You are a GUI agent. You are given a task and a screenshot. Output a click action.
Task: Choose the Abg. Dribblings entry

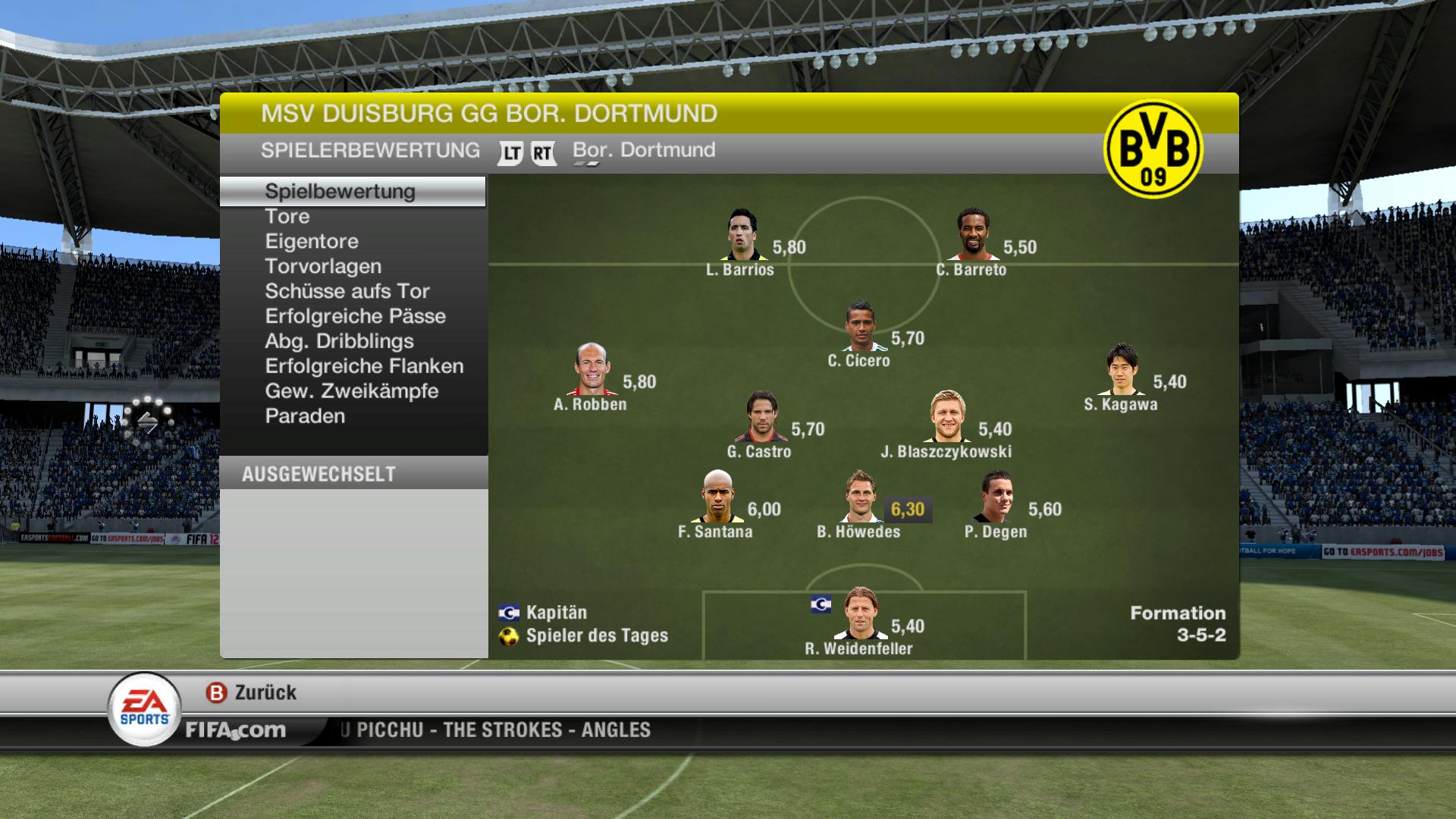coord(339,341)
